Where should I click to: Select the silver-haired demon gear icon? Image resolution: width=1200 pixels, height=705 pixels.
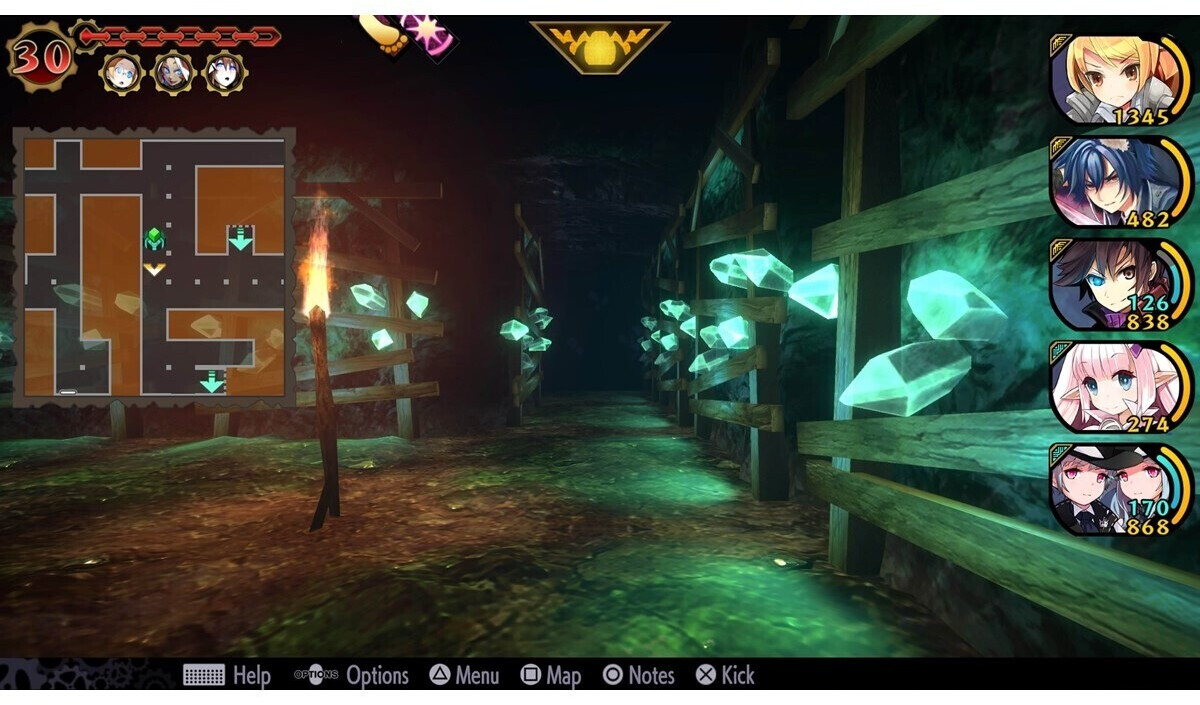tap(173, 72)
